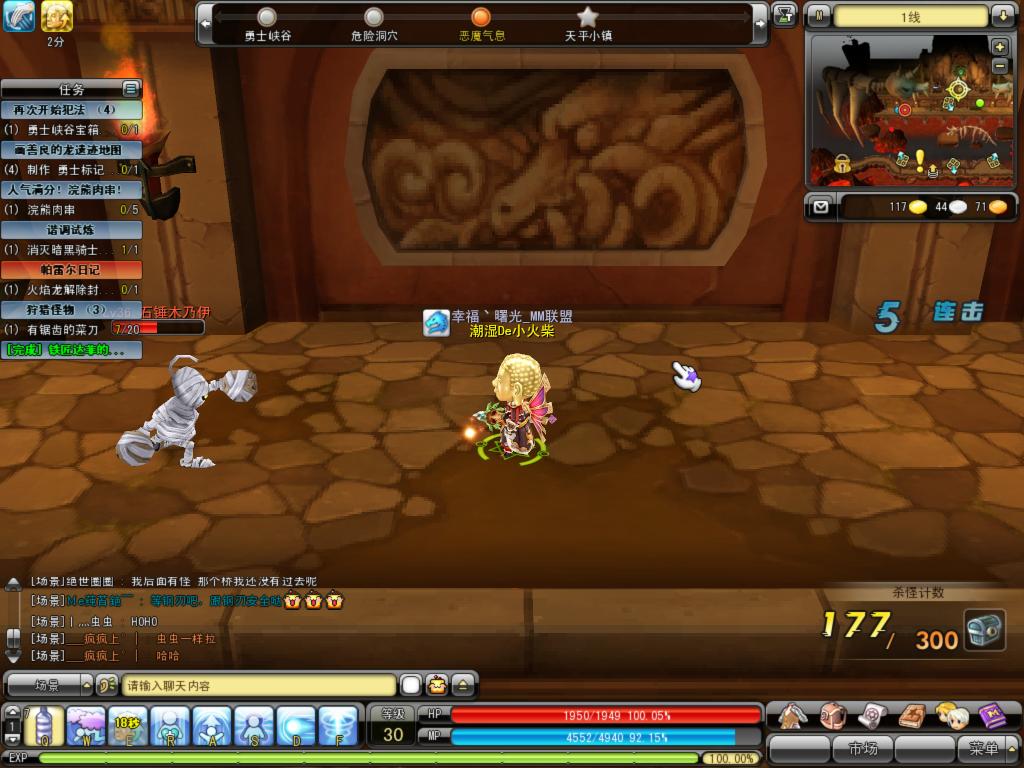Click the golden face buff icon
The image size is (1024, 768).
click(56, 16)
